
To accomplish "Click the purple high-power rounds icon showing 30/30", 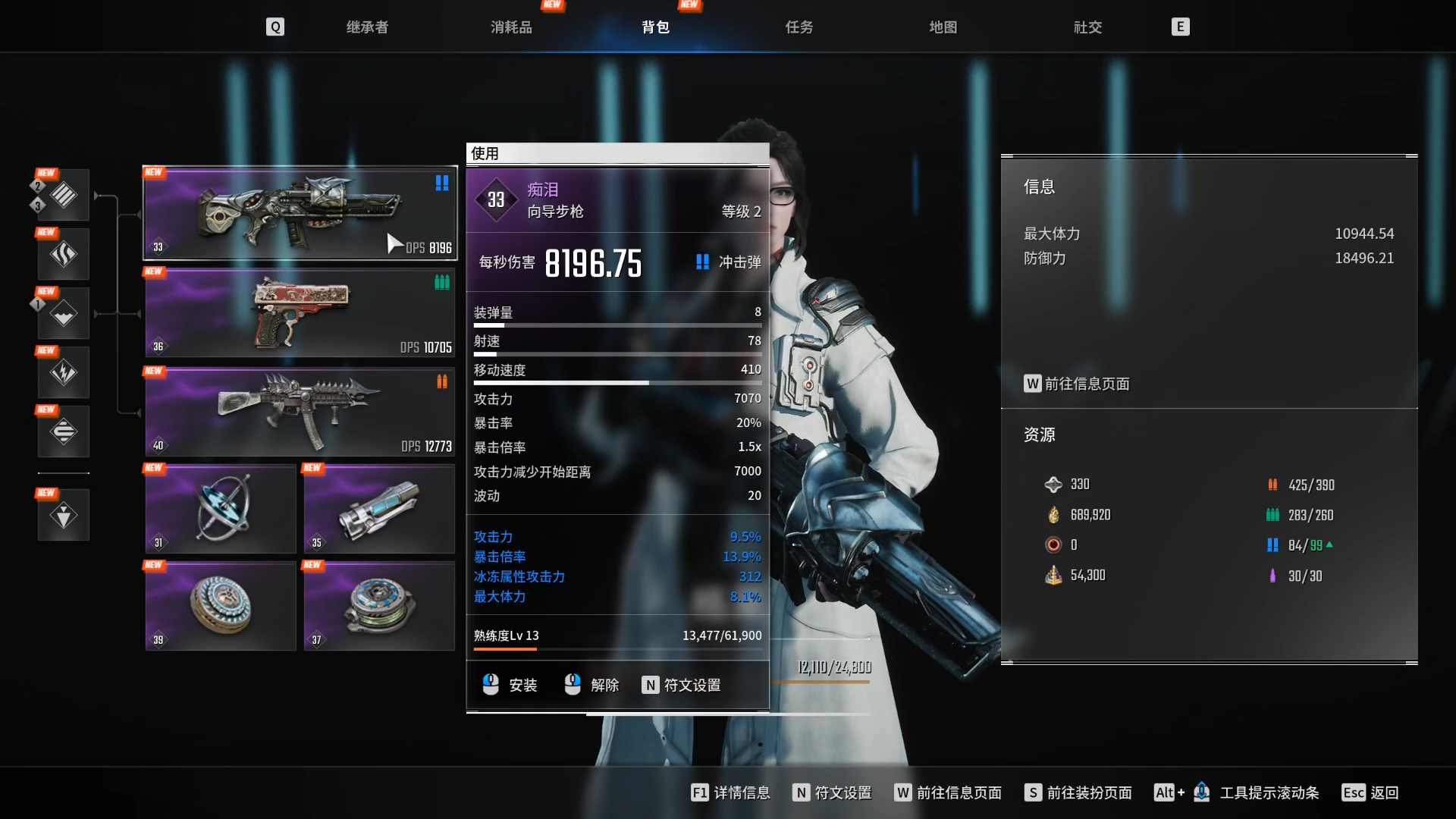I will click(1272, 576).
